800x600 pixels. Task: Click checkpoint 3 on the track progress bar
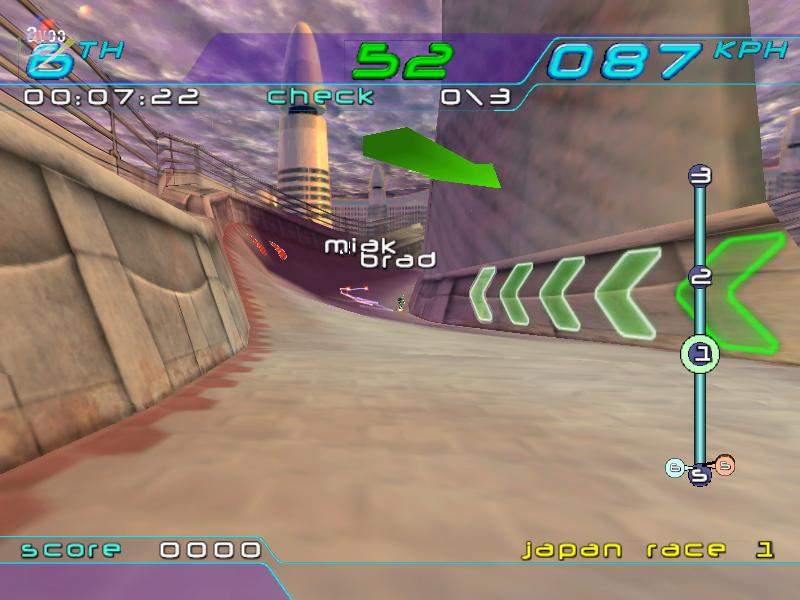coord(701,176)
